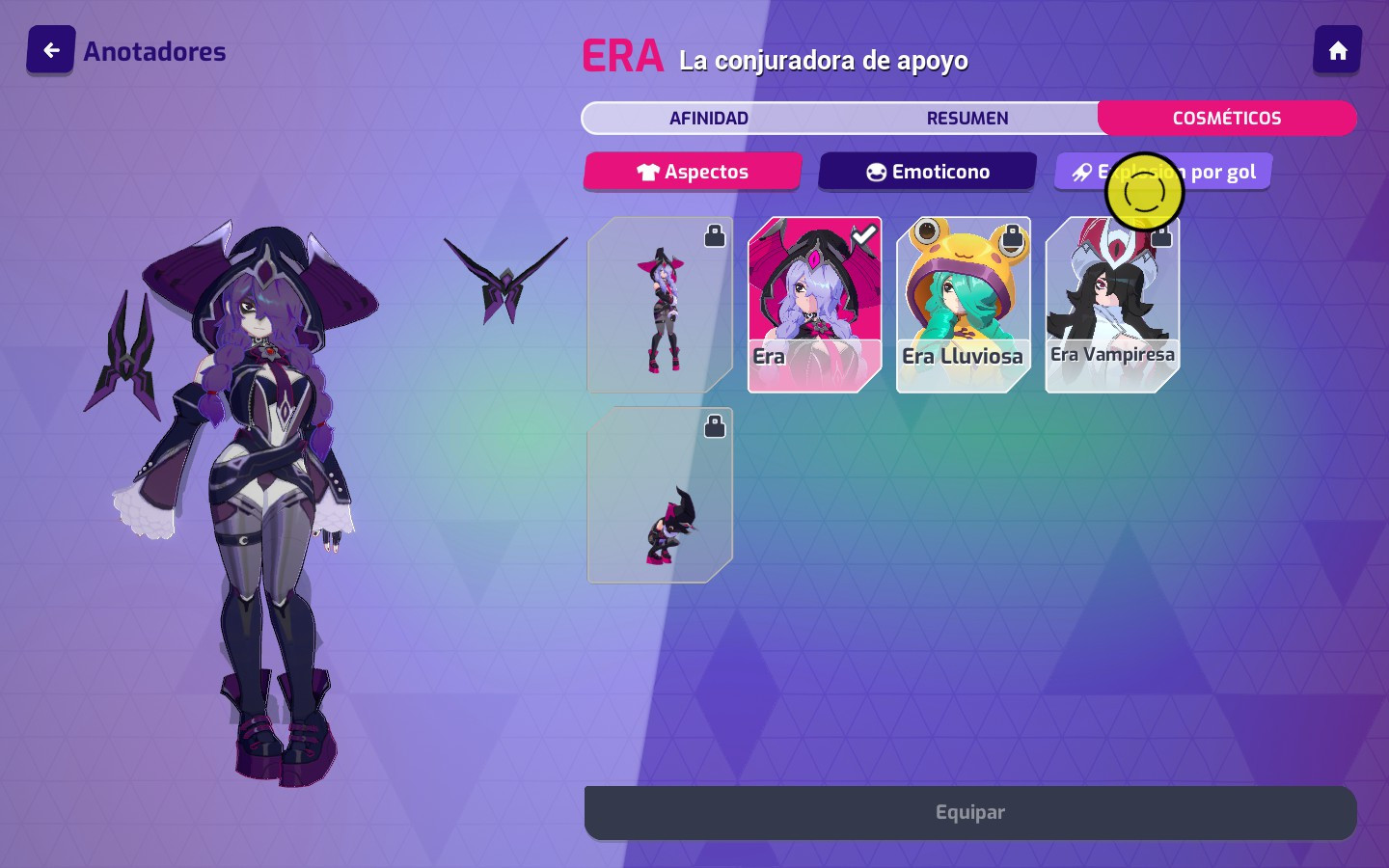Click the lock icon on Era Lluviosa skin
The image size is (1389, 868).
1013,234
